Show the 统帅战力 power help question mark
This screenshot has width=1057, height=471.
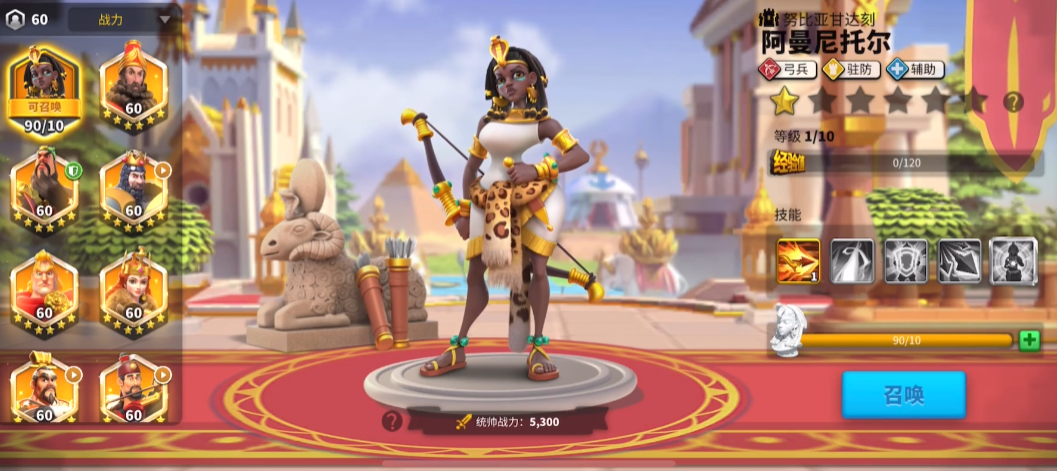point(393,421)
